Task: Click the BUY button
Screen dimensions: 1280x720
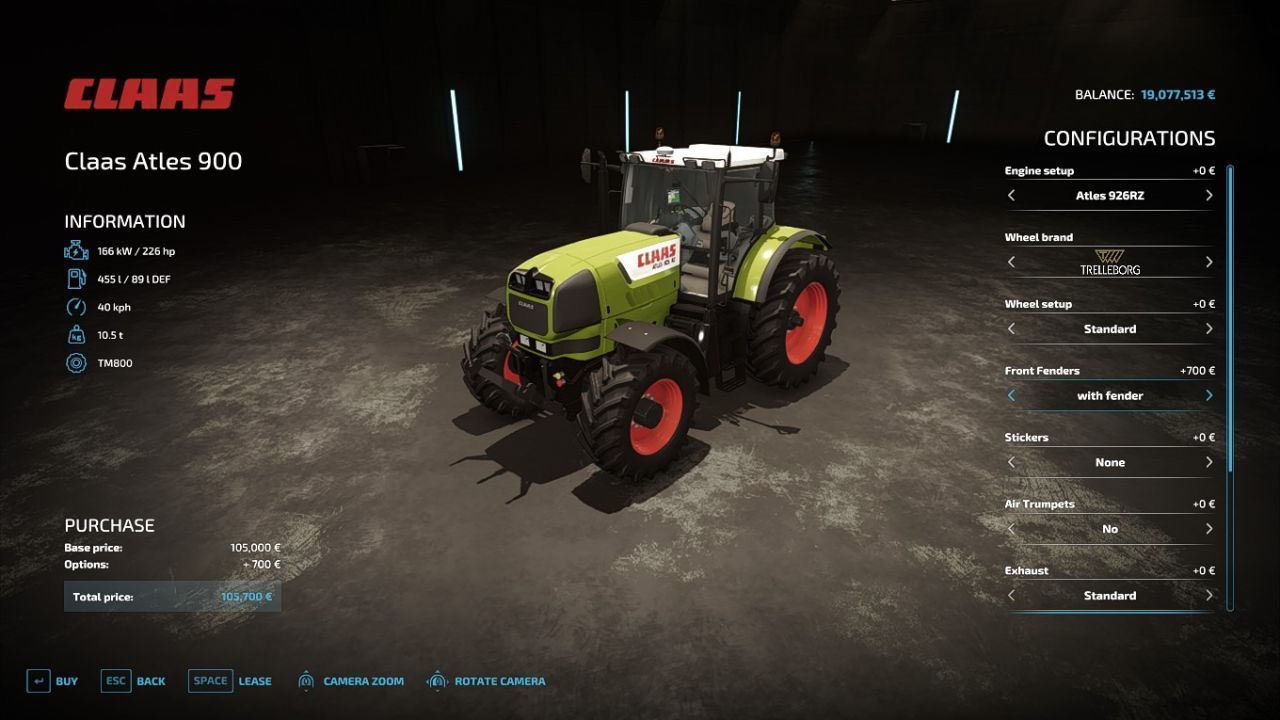Action: pyautogui.click(x=66, y=681)
